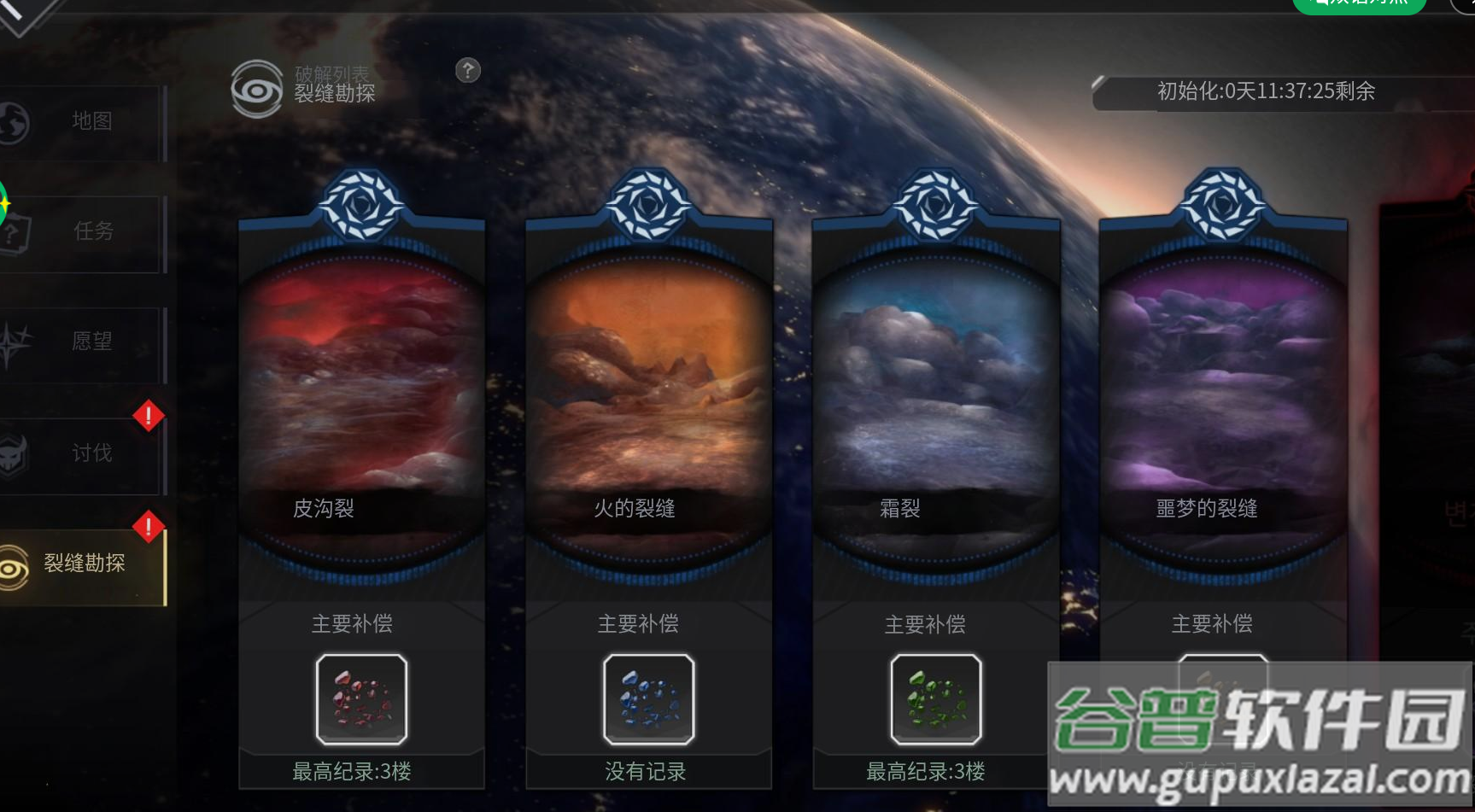Click the blue gem reward icon under 火的裂缝

pyautogui.click(x=648, y=698)
